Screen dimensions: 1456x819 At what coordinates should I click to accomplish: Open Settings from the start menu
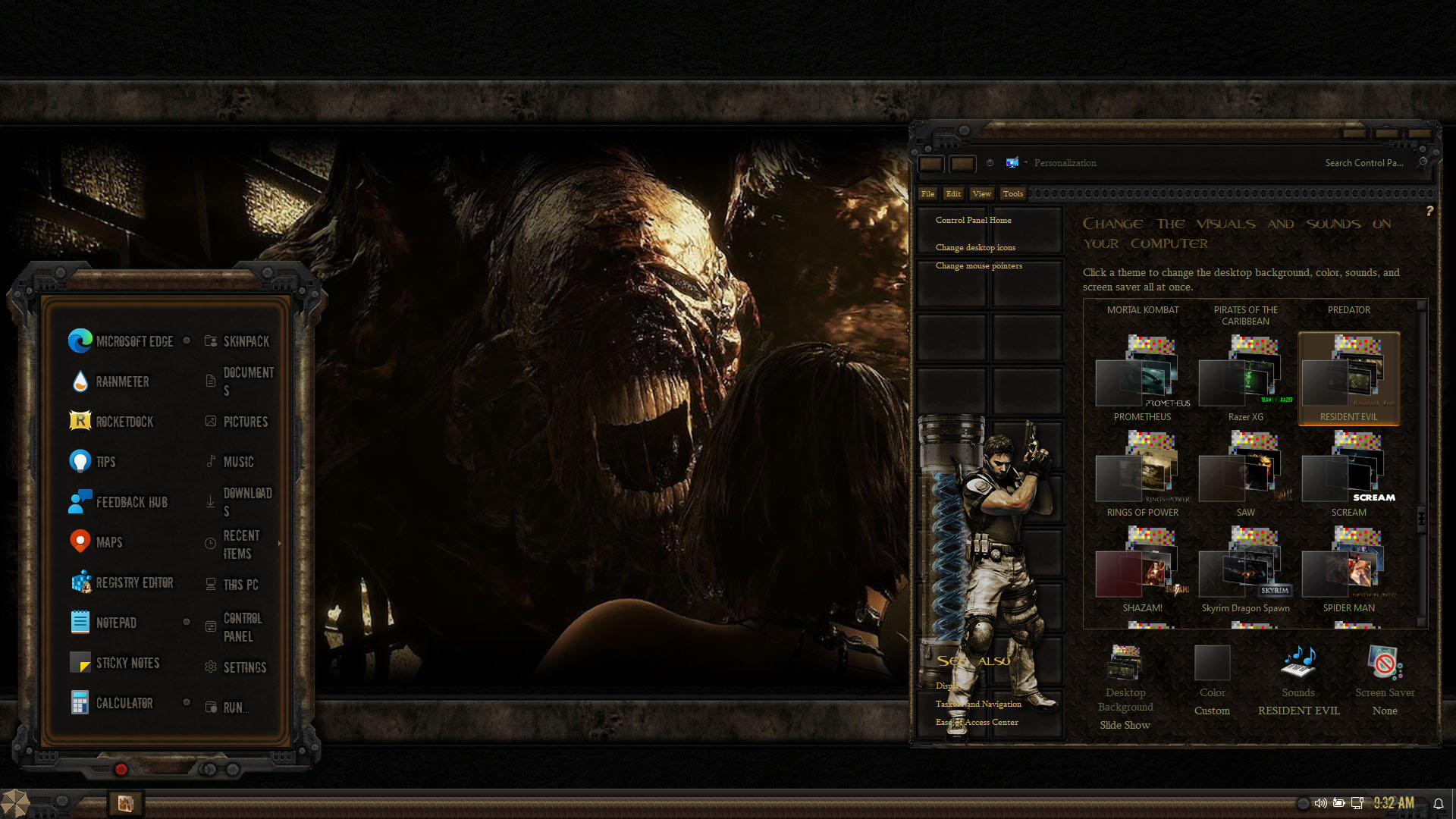pos(236,667)
